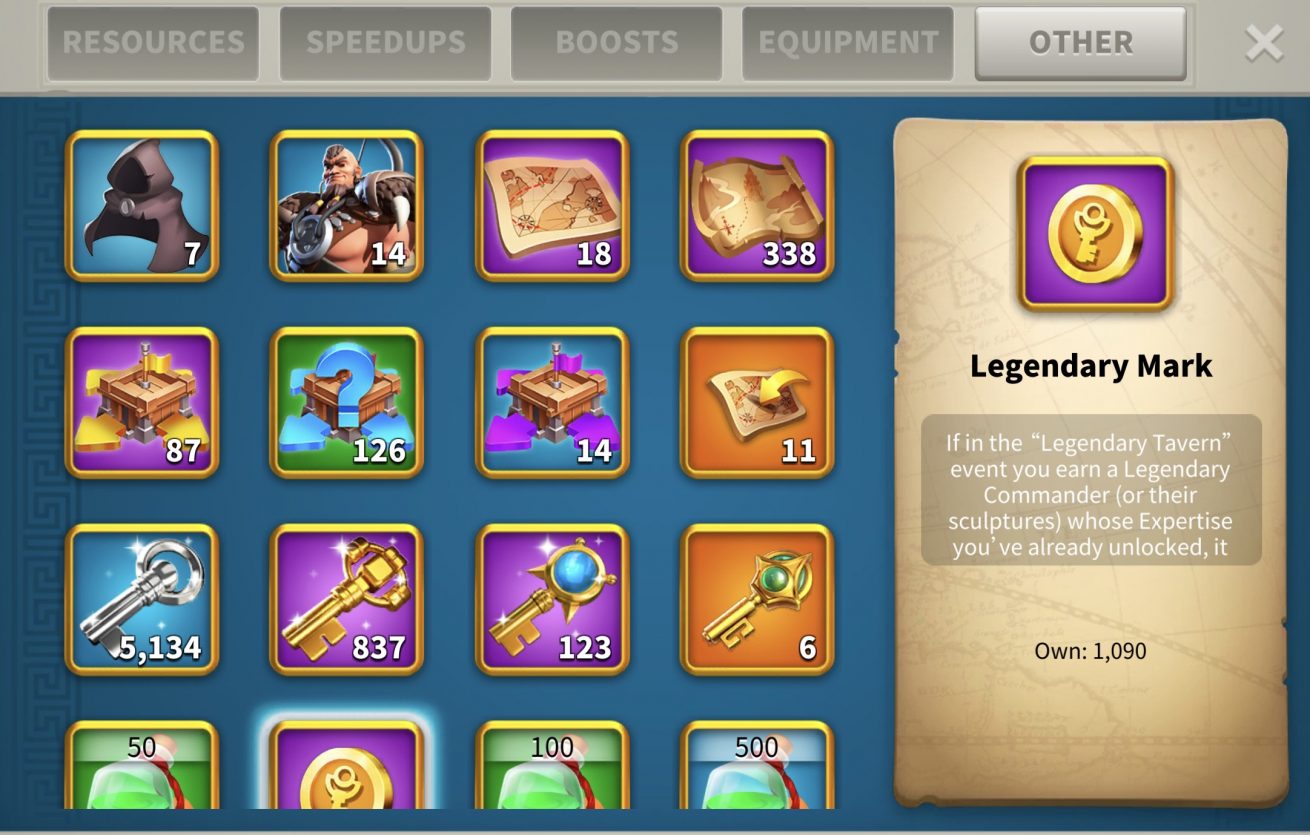Show the Boosts tab
Viewport: 1310px width, 835px height.
click(x=616, y=43)
